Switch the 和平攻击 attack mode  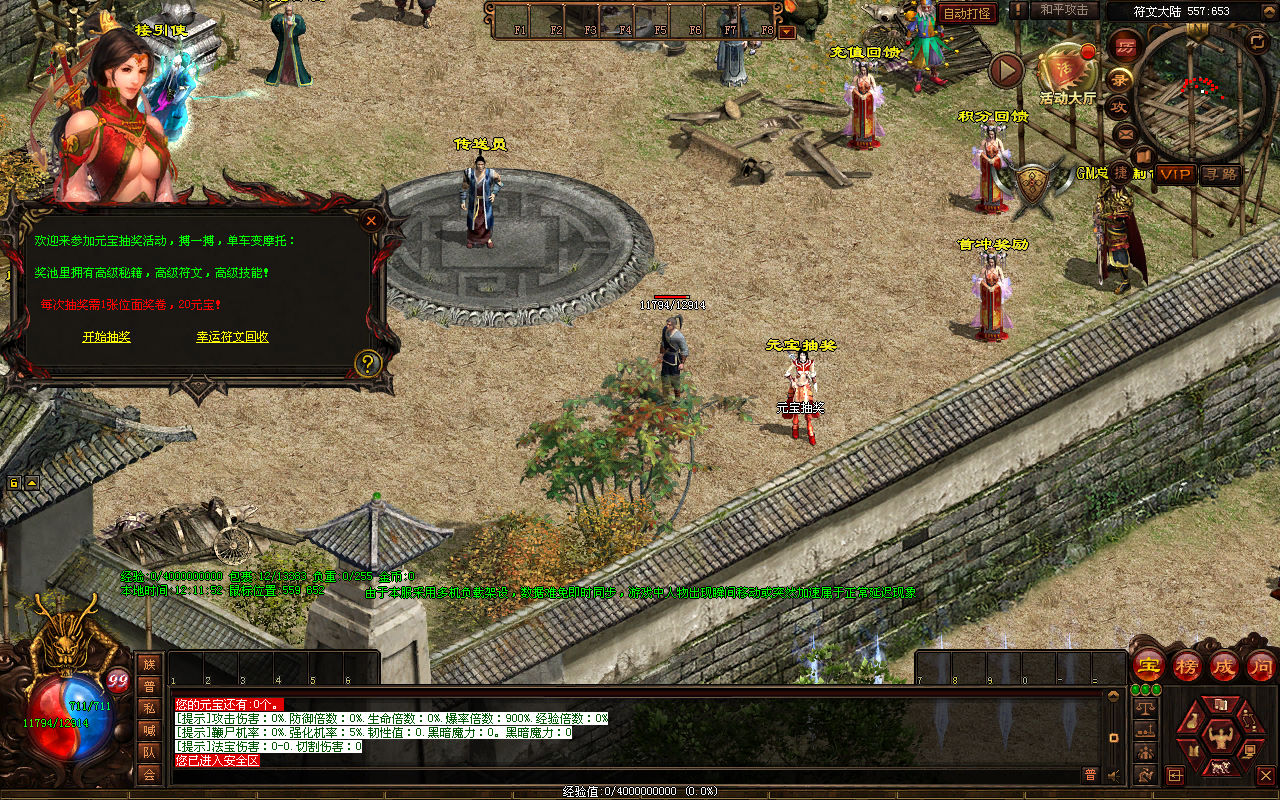(x=1064, y=10)
